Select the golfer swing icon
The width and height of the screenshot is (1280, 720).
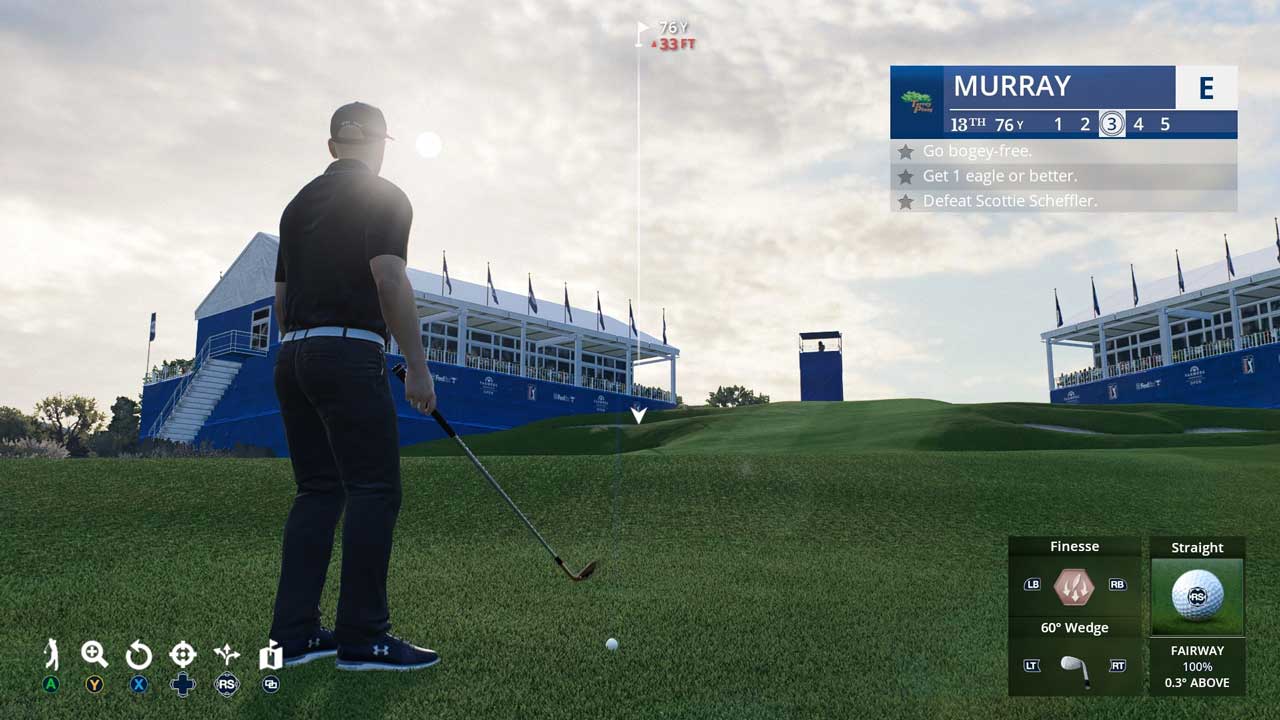[x=51, y=655]
